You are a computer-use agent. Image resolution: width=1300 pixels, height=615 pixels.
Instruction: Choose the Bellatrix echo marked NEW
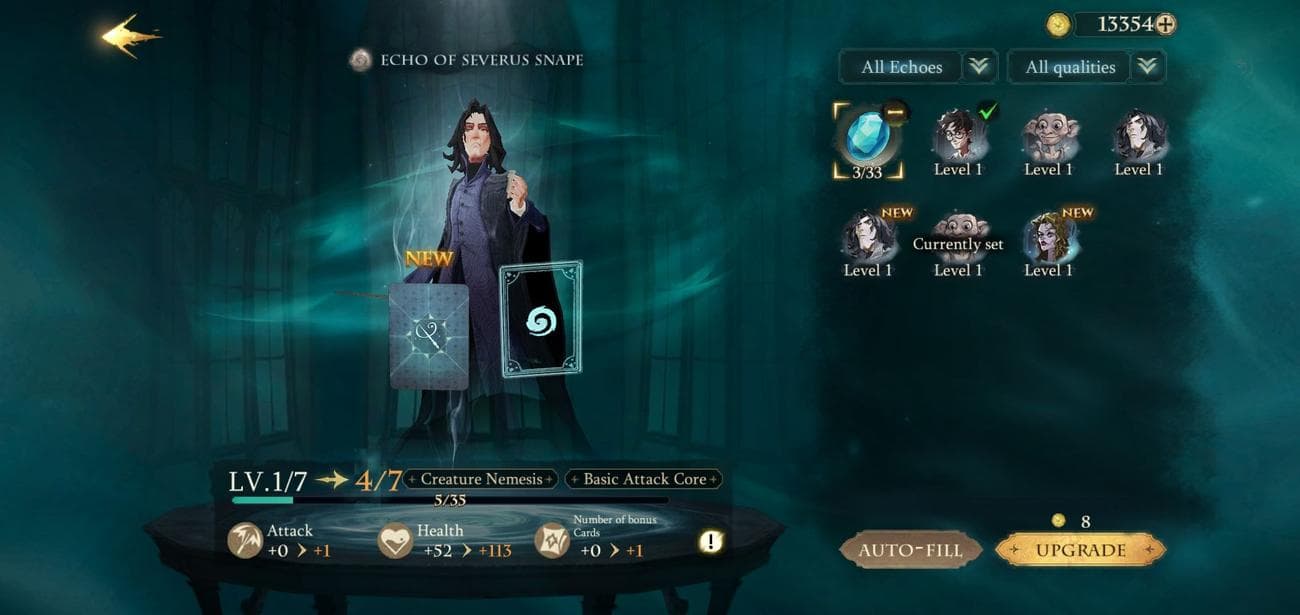pyautogui.click(x=1049, y=240)
